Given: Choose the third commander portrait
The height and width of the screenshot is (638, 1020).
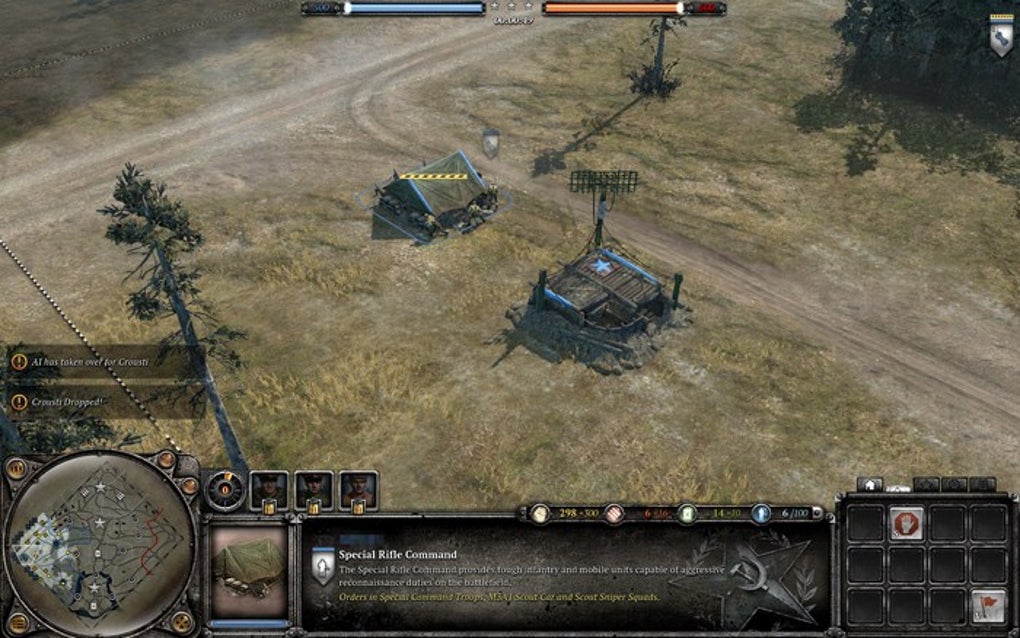Looking at the screenshot, I should tap(358, 489).
